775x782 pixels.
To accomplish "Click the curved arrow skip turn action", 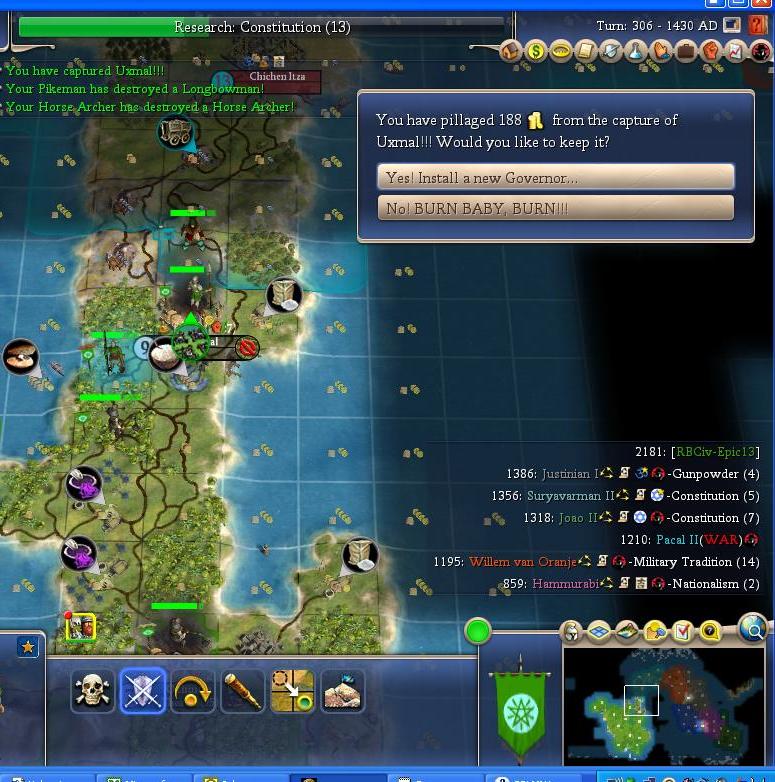I will coord(193,690).
